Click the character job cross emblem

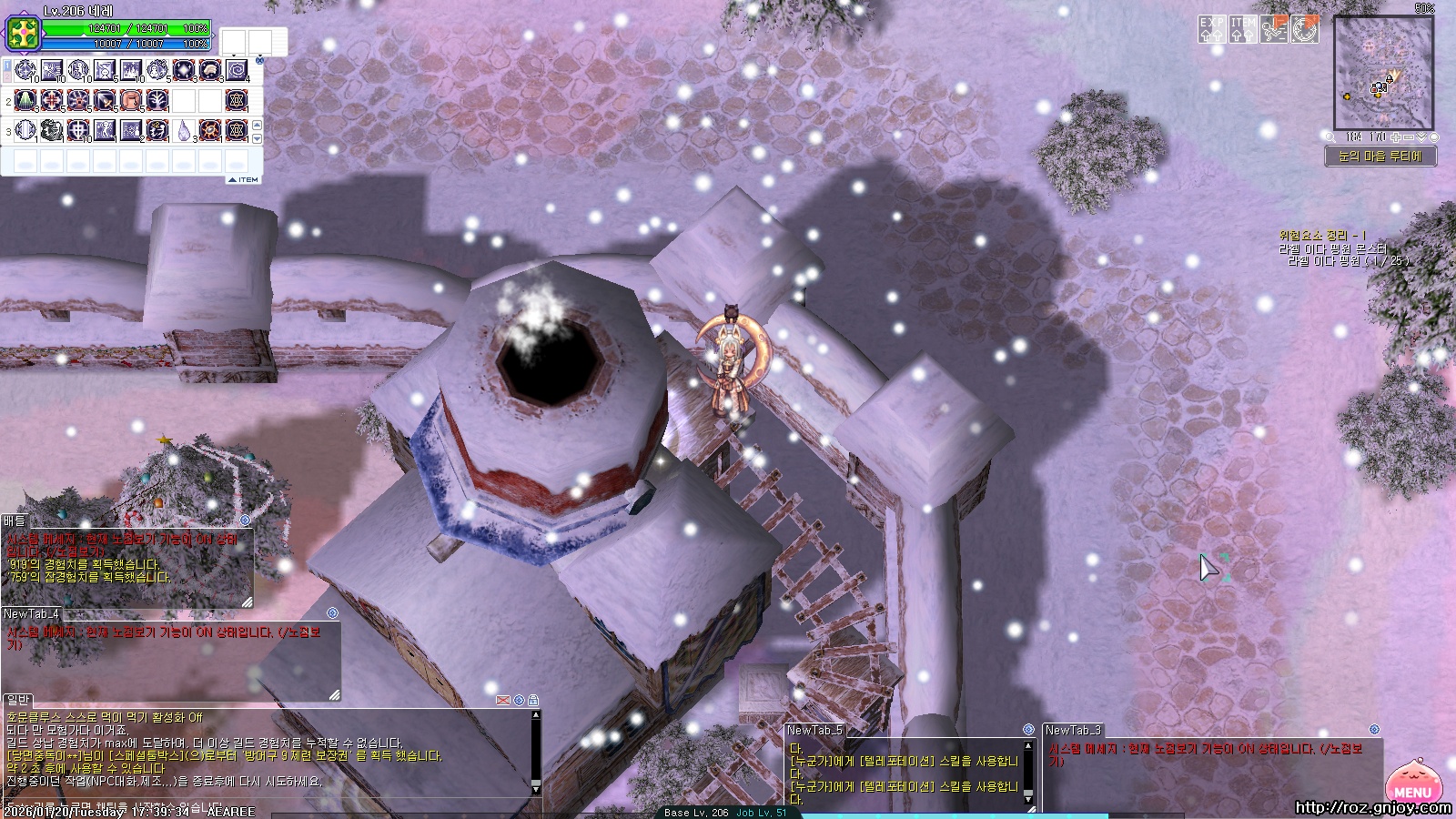pos(20,34)
